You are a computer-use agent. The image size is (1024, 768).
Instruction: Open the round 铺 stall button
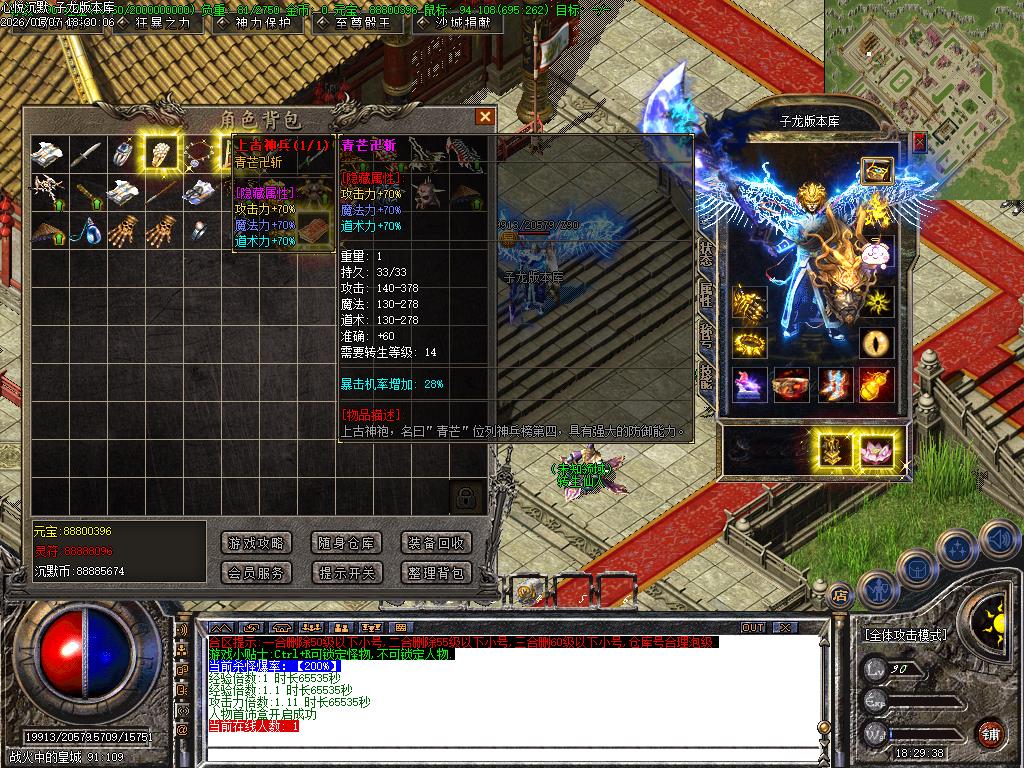(990, 733)
